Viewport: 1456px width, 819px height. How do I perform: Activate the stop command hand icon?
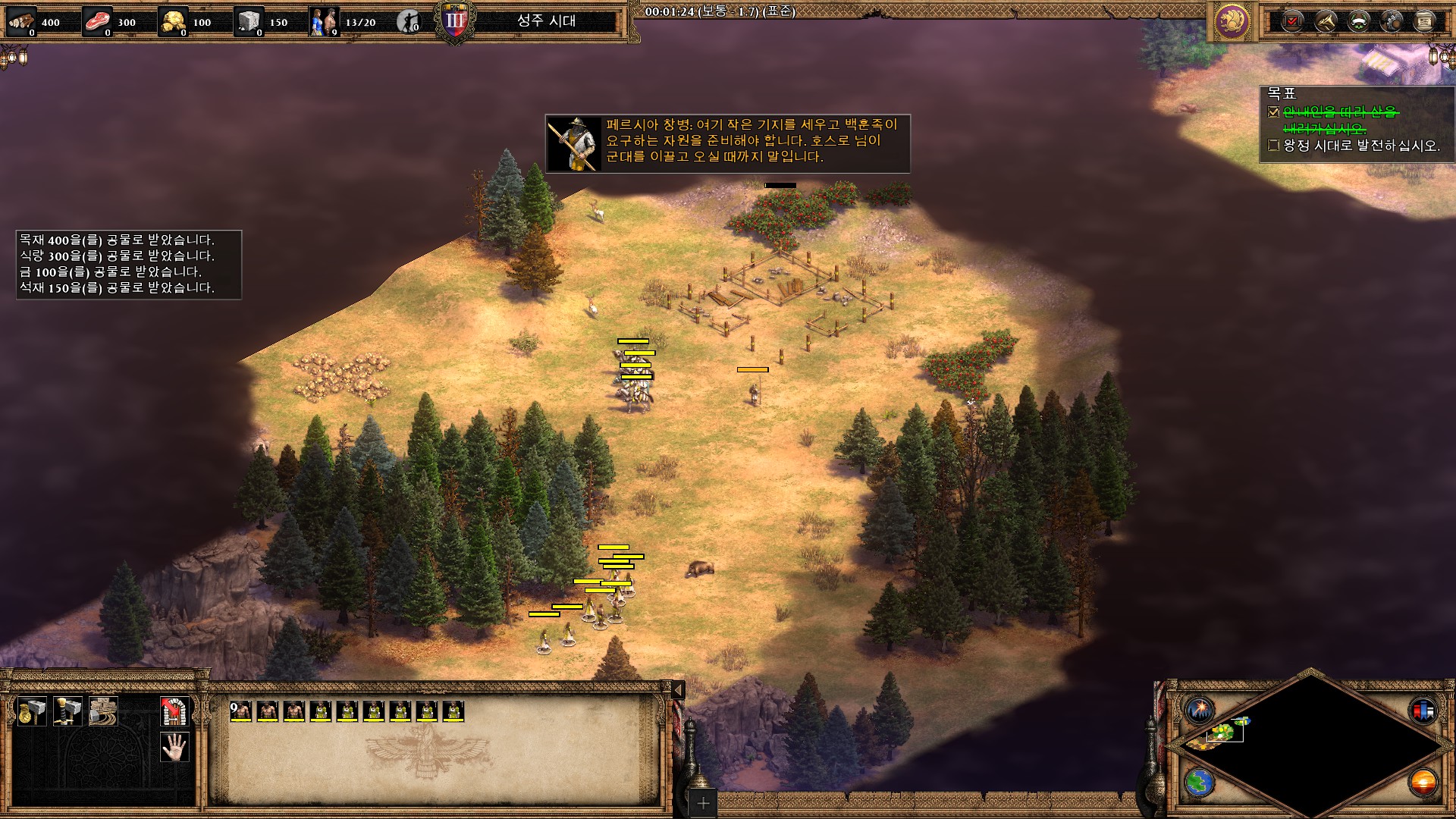point(174,747)
